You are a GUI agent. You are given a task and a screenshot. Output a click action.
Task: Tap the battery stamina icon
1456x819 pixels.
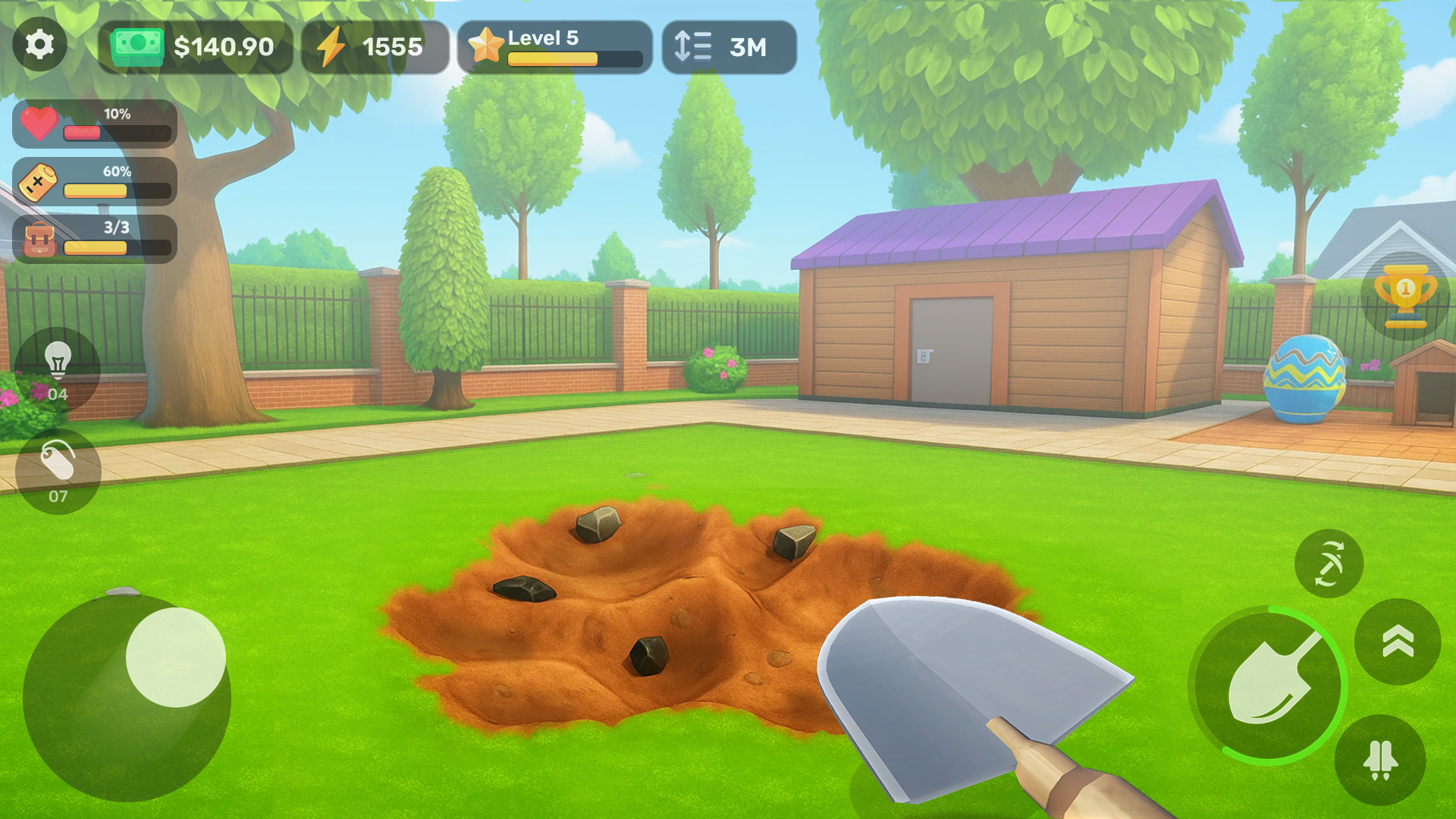point(39,182)
